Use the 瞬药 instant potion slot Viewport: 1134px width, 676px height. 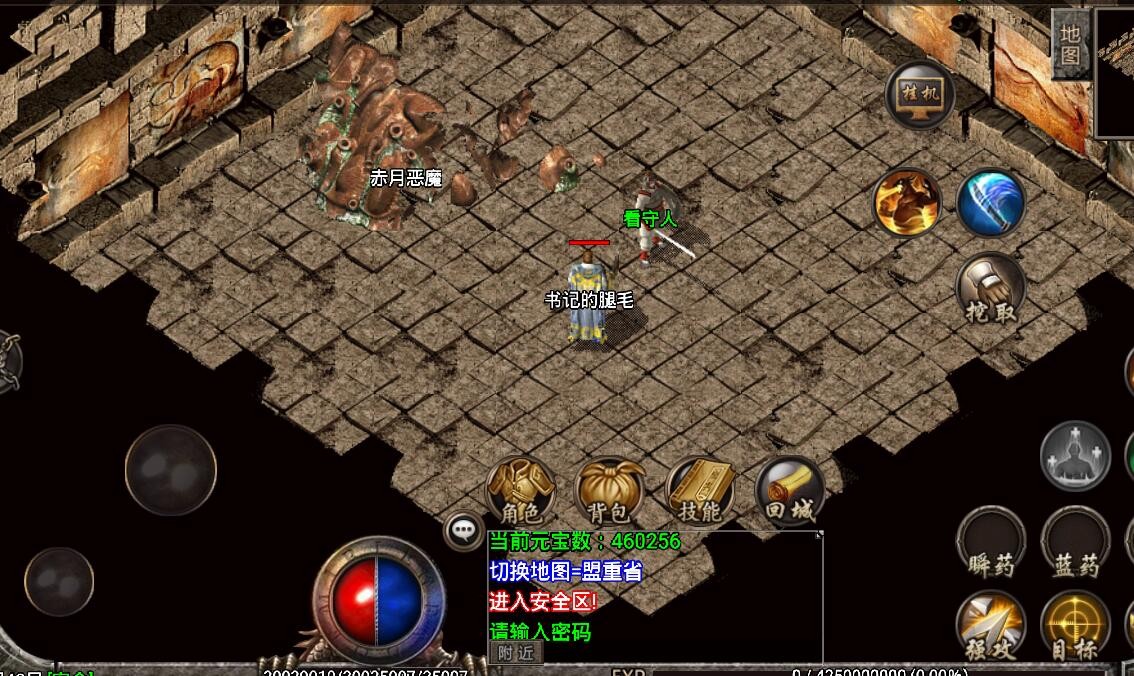991,544
